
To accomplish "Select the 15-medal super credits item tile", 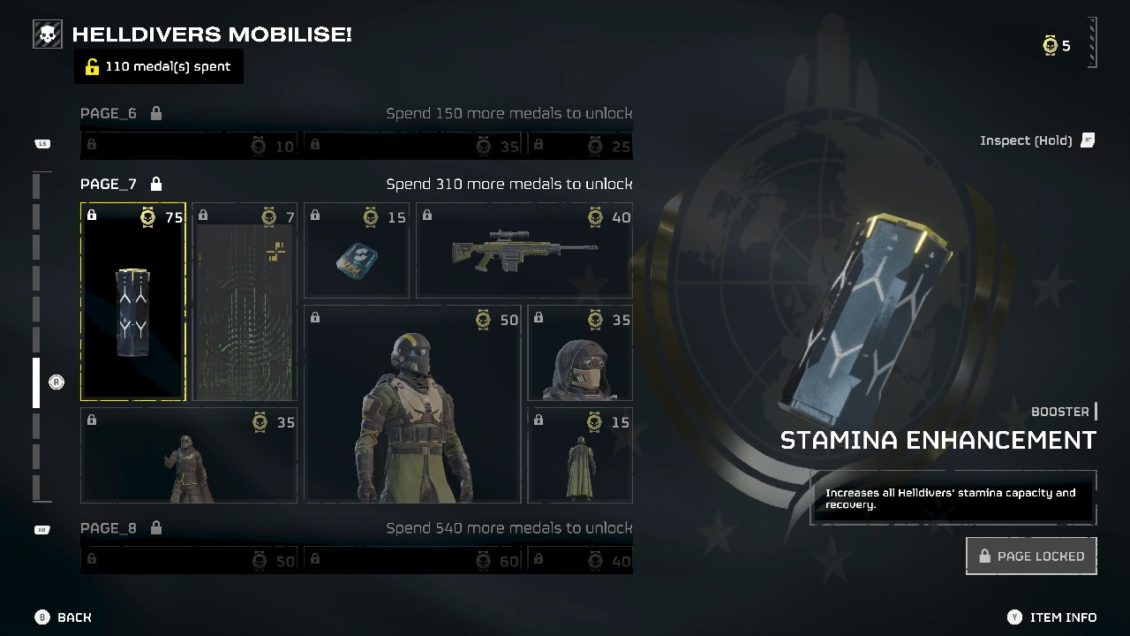I will point(356,251).
